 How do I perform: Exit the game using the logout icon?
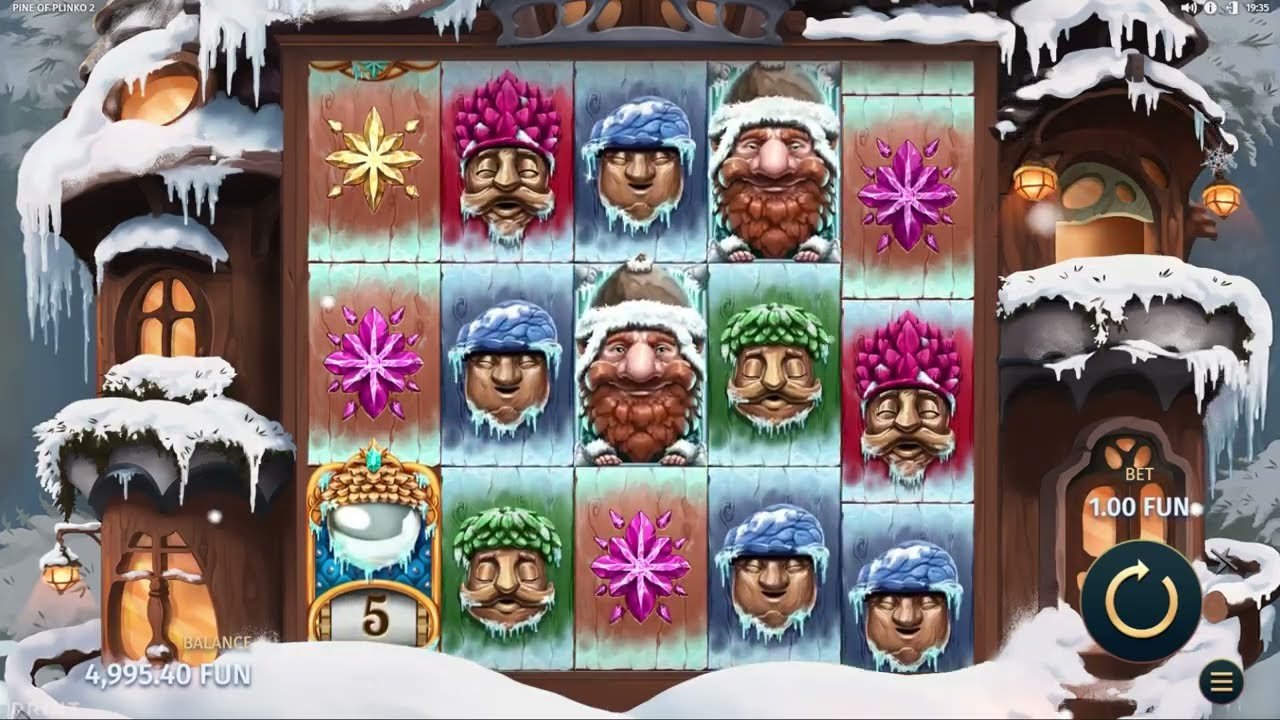click(1233, 7)
